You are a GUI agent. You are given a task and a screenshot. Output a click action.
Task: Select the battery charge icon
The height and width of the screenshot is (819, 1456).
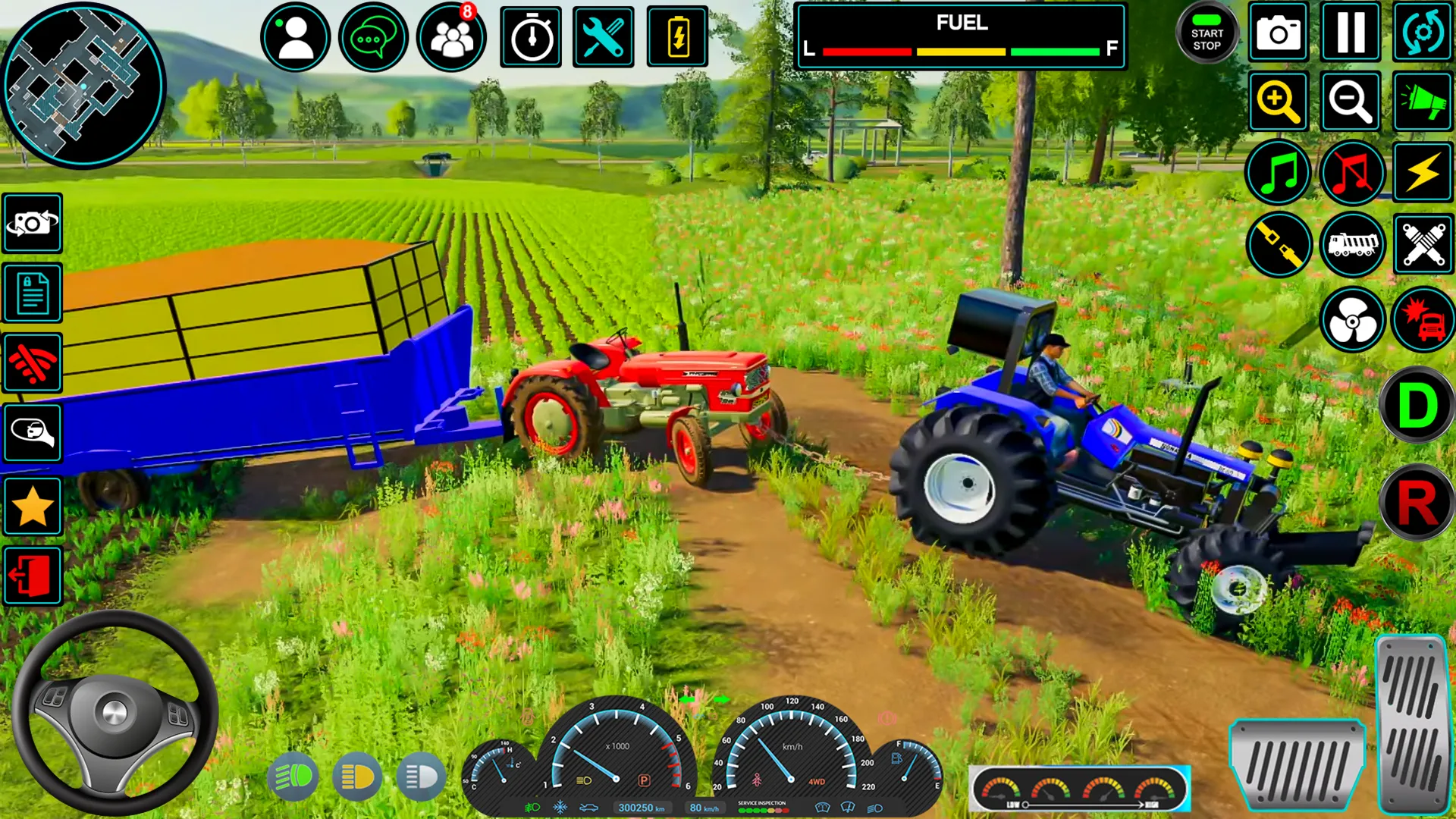click(677, 37)
